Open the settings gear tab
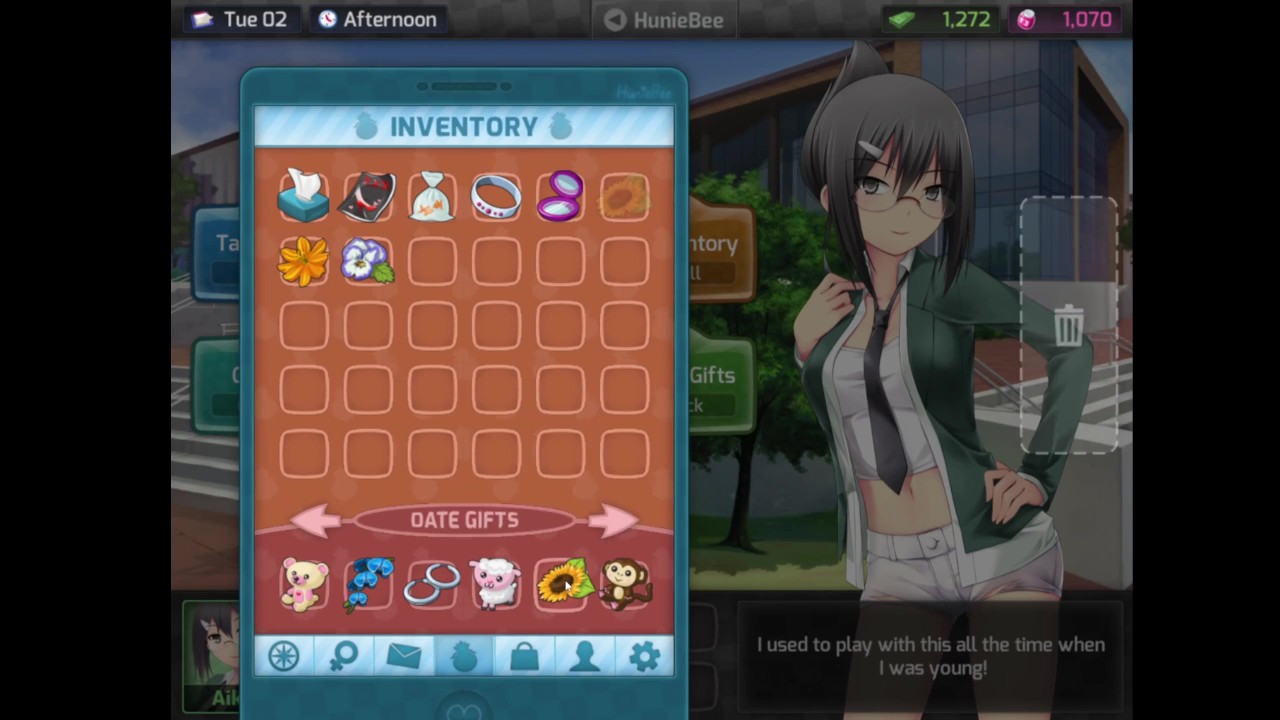This screenshot has width=1280, height=720. pos(644,656)
